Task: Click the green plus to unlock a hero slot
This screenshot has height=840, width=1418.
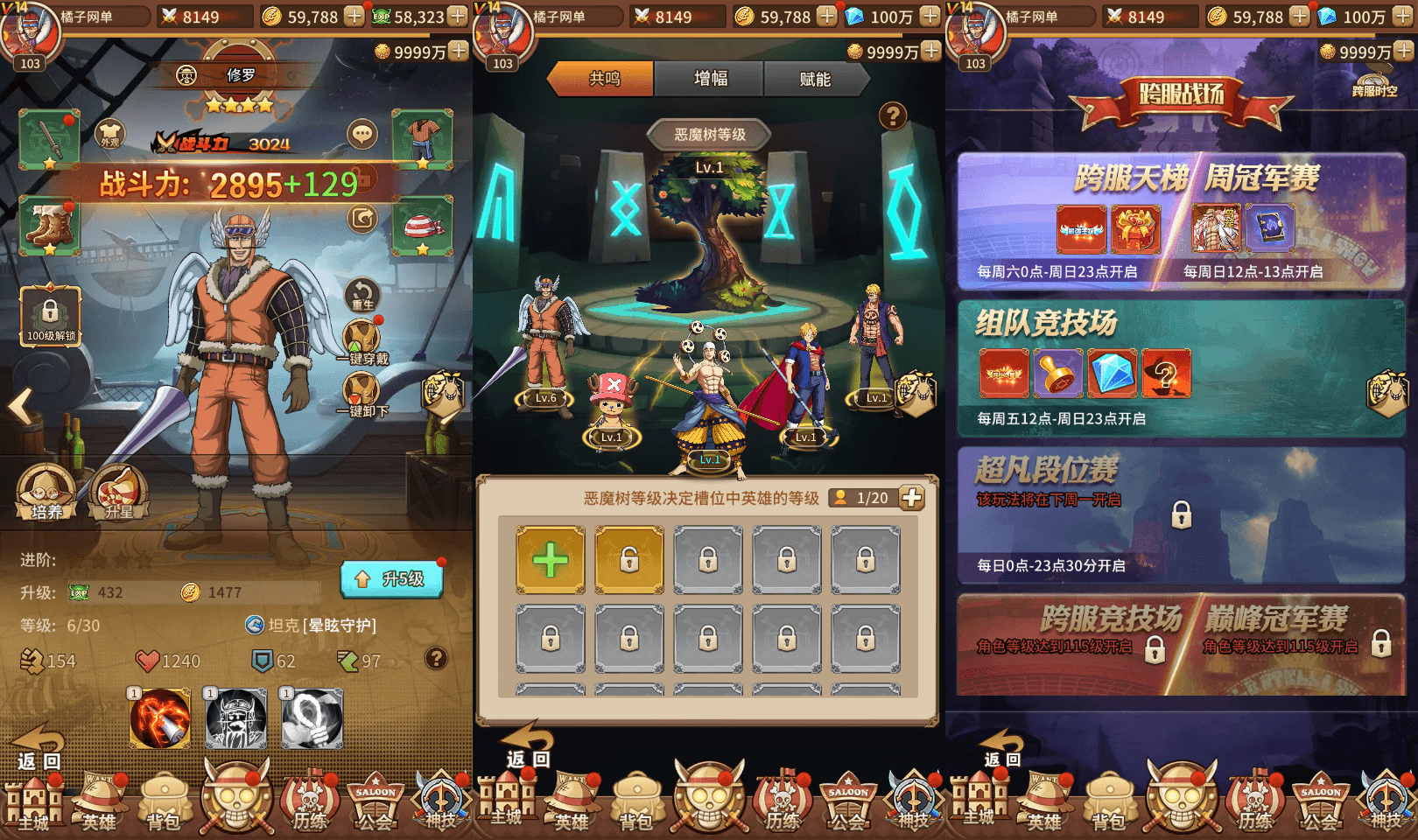Action: (x=551, y=559)
